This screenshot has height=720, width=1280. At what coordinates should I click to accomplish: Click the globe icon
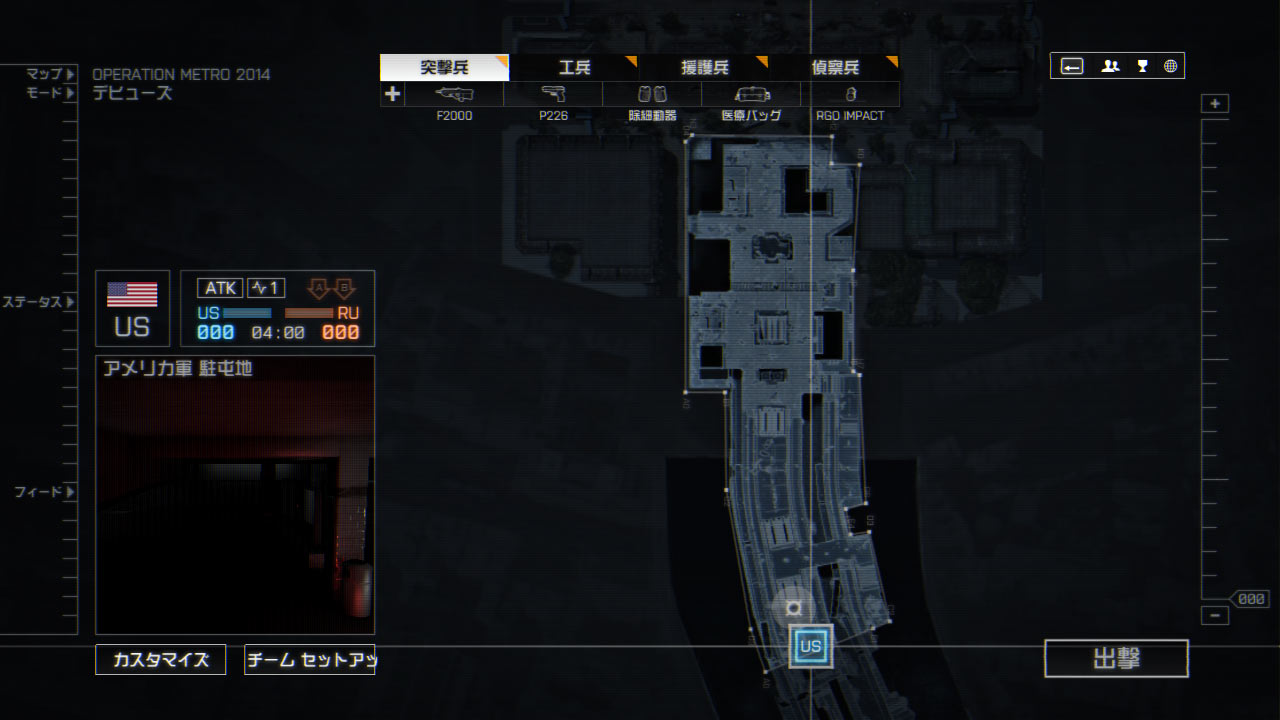coord(1170,66)
